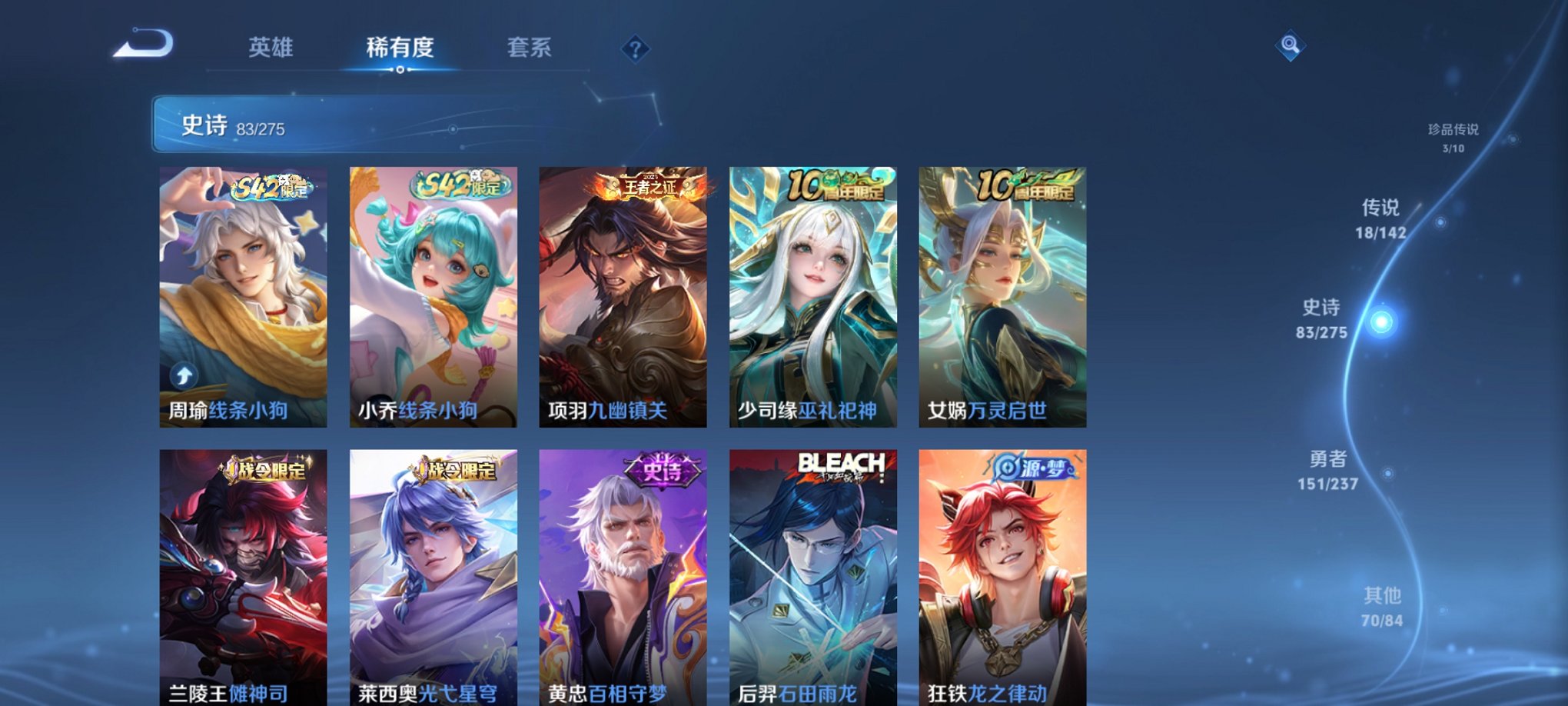Open the search magnifier at top right
The width and height of the screenshot is (1568, 706).
click(x=1291, y=44)
